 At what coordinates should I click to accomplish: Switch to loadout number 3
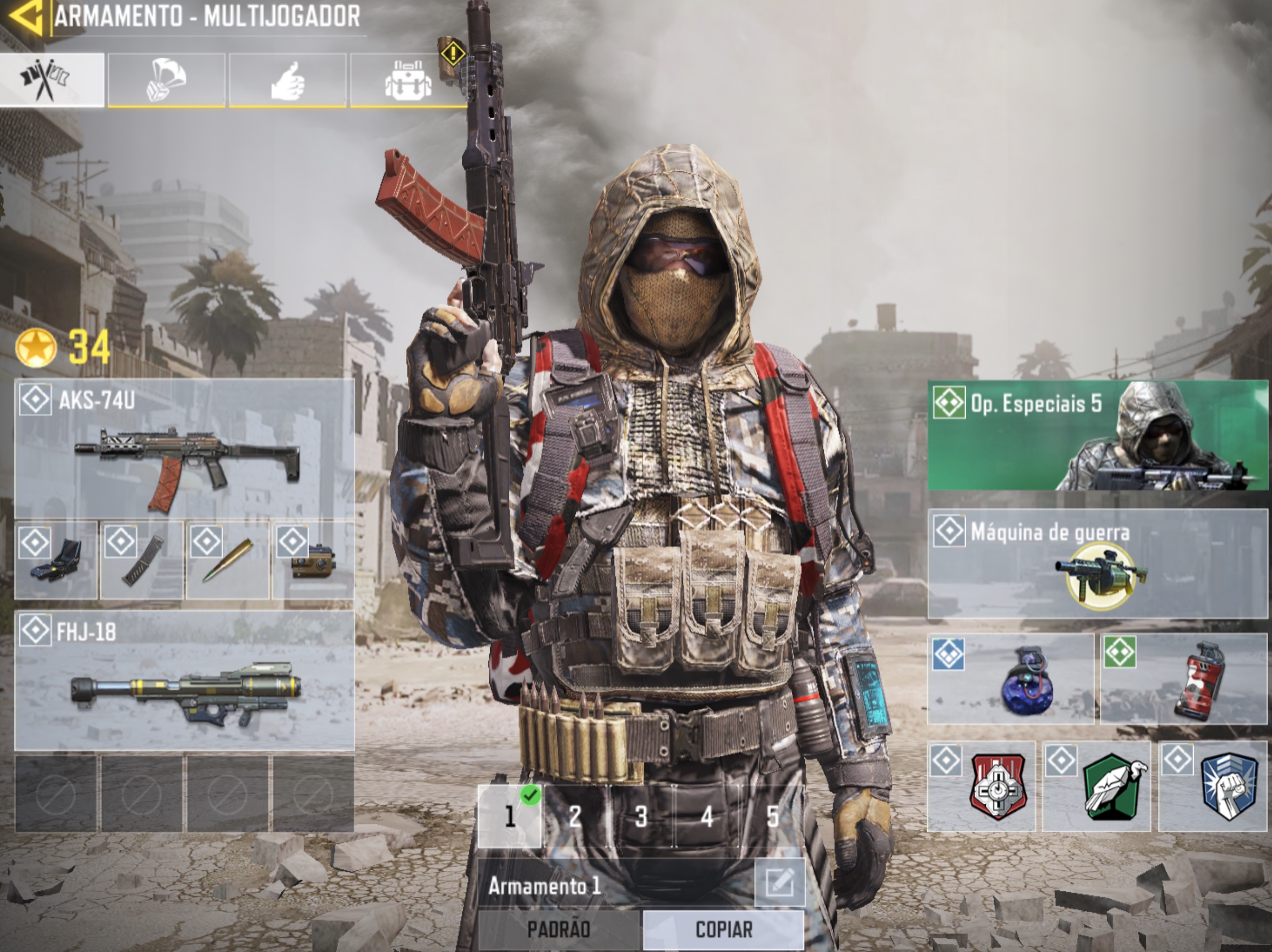pyautogui.click(x=641, y=816)
